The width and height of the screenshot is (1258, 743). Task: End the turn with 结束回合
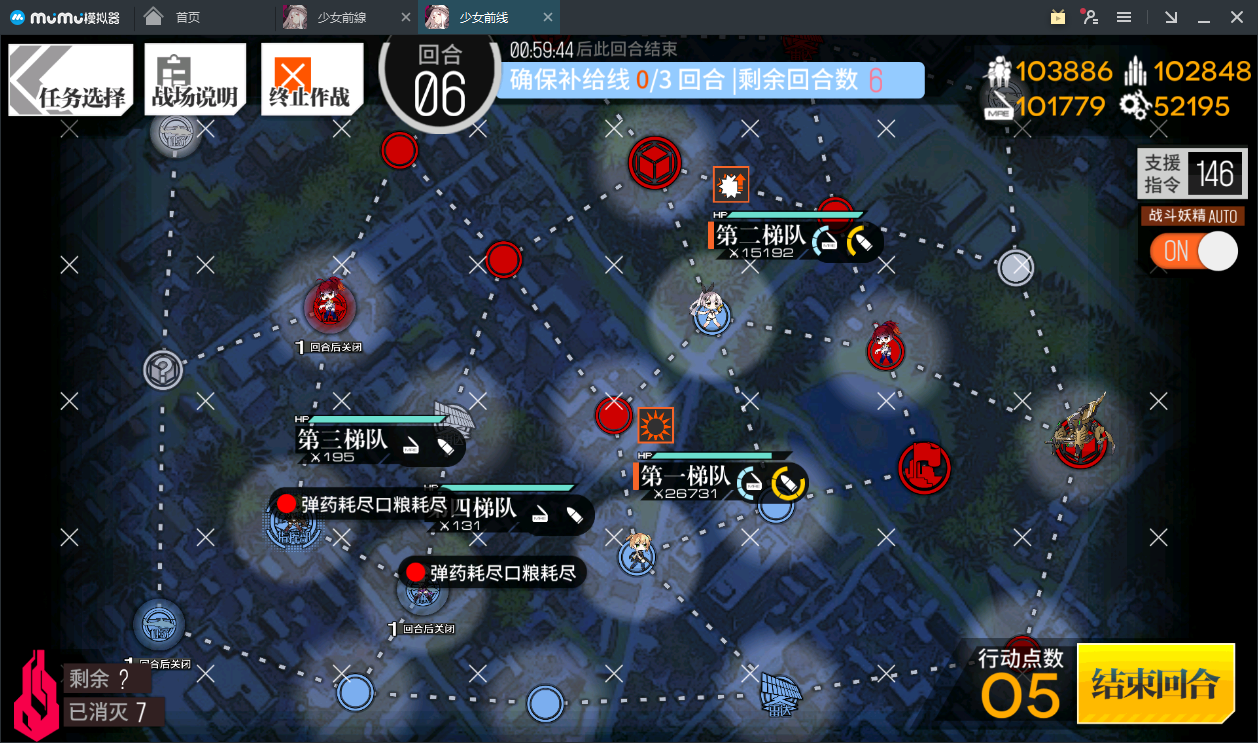tap(1155, 684)
